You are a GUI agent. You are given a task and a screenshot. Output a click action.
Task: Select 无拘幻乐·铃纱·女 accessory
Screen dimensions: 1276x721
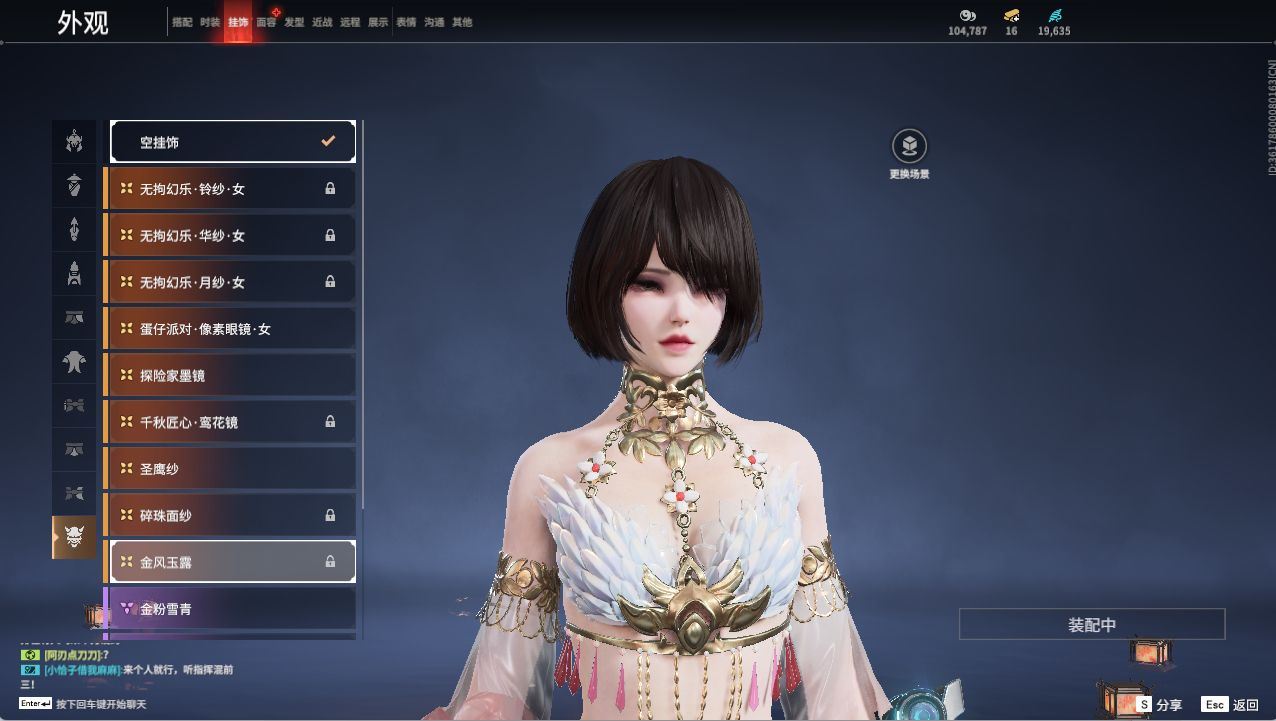[232, 189]
